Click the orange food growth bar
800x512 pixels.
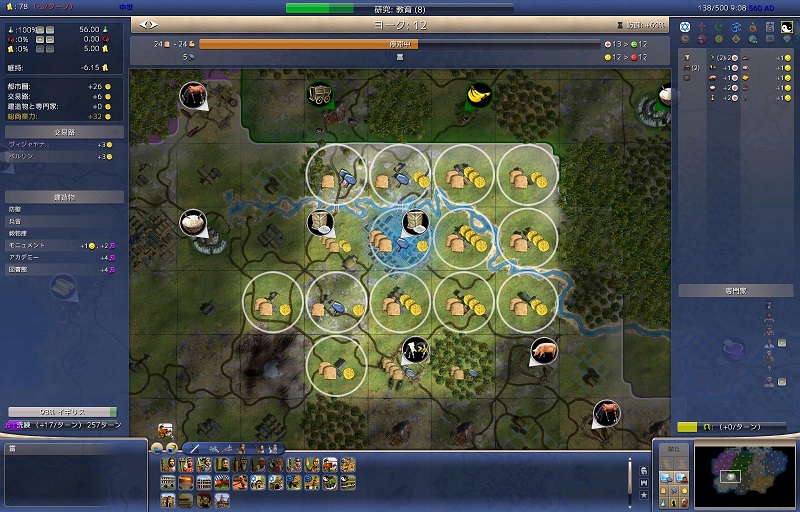pyautogui.click(x=398, y=44)
